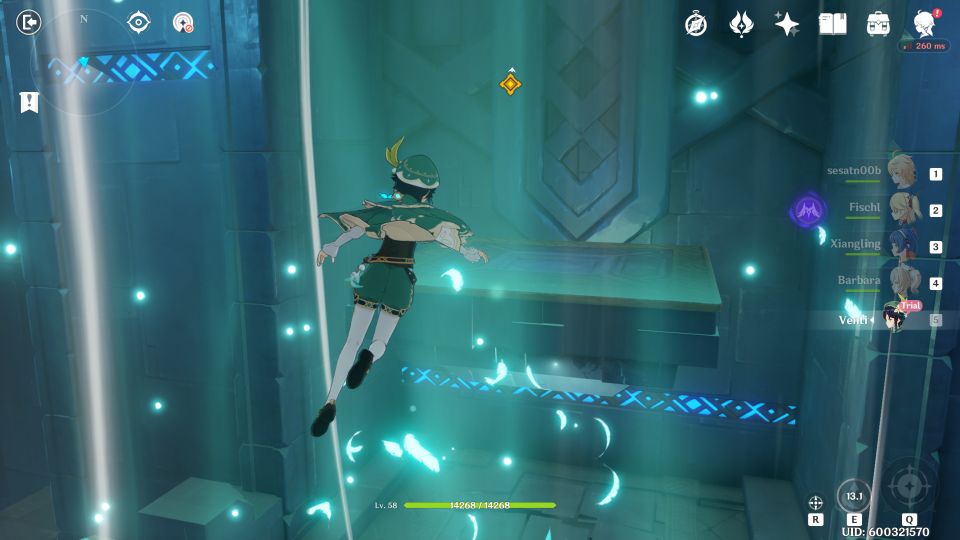
Task: Toggle the crosshair aiming mode icon
Action: (x=816, y=501)
